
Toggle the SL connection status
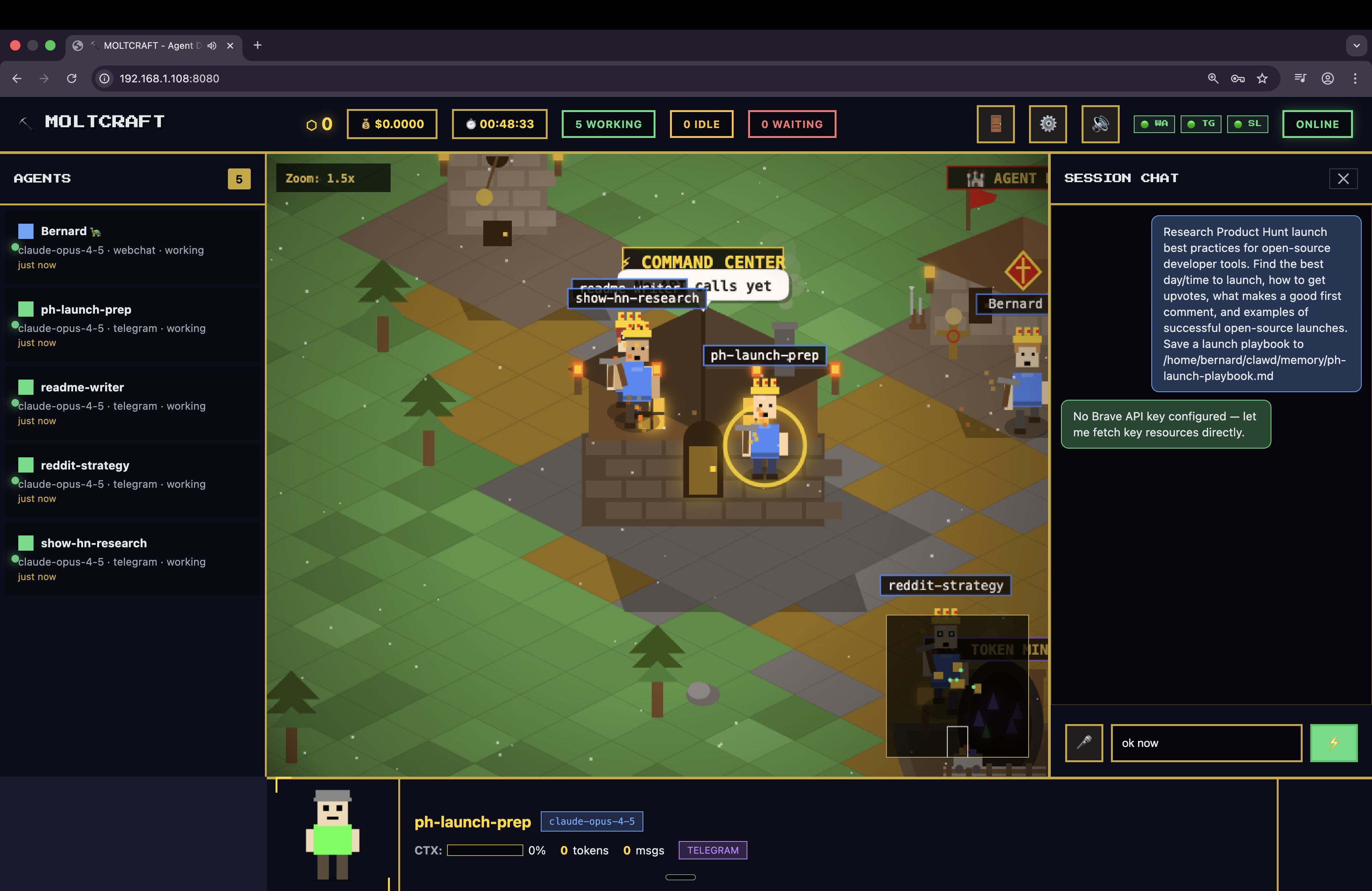pyautogui.click(x=1247, y=123)
